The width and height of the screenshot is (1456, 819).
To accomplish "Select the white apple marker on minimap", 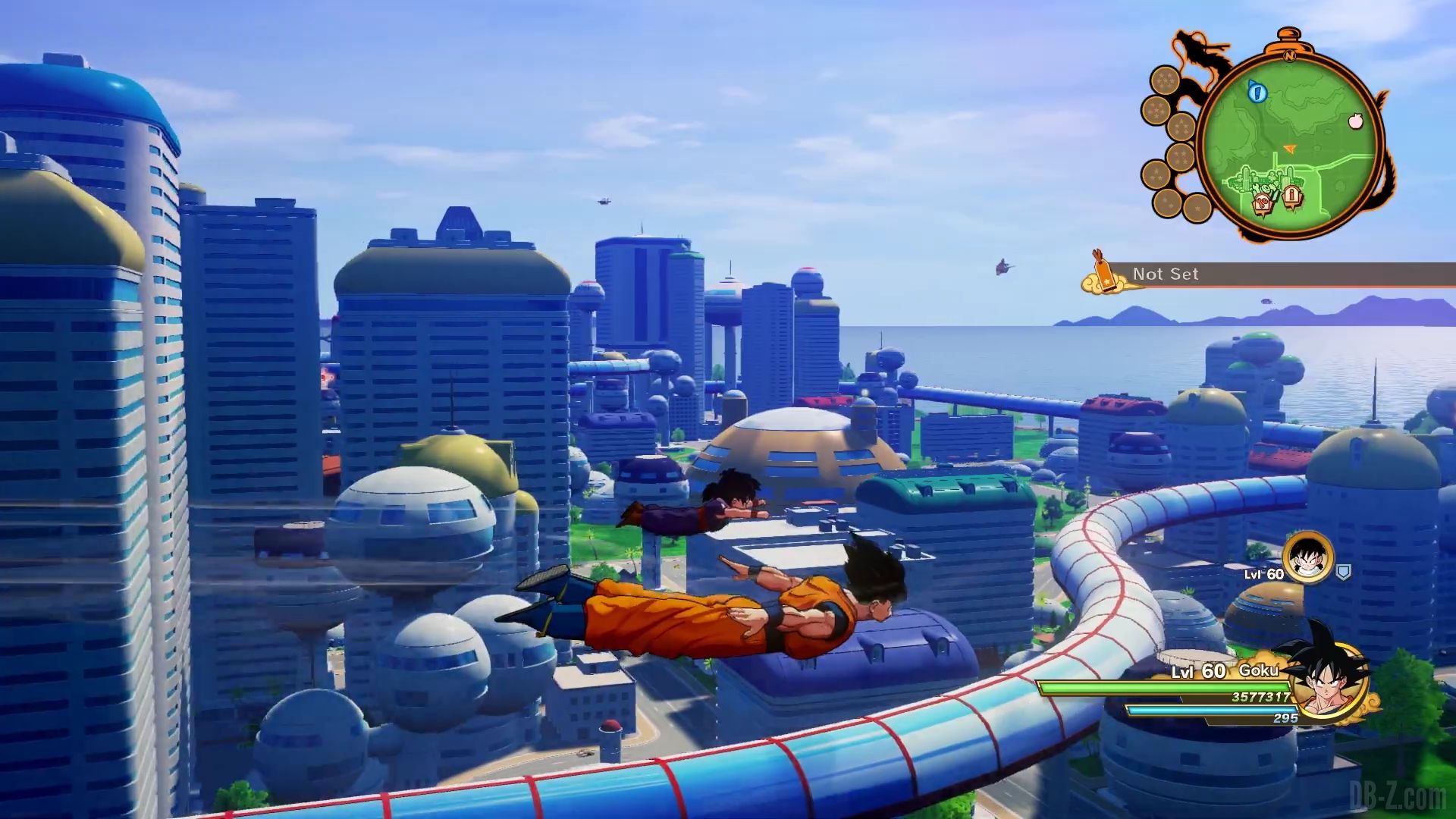I will (1355, 121).
